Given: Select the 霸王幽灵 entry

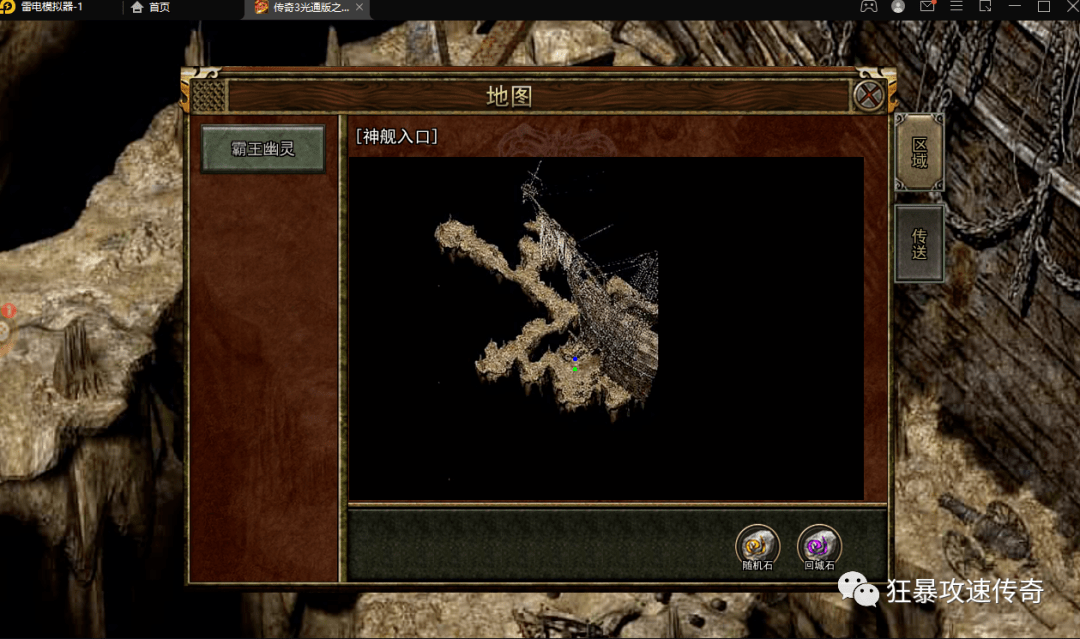Looking at the screenshot, I should pyautogui.click(x=263, y=149).
